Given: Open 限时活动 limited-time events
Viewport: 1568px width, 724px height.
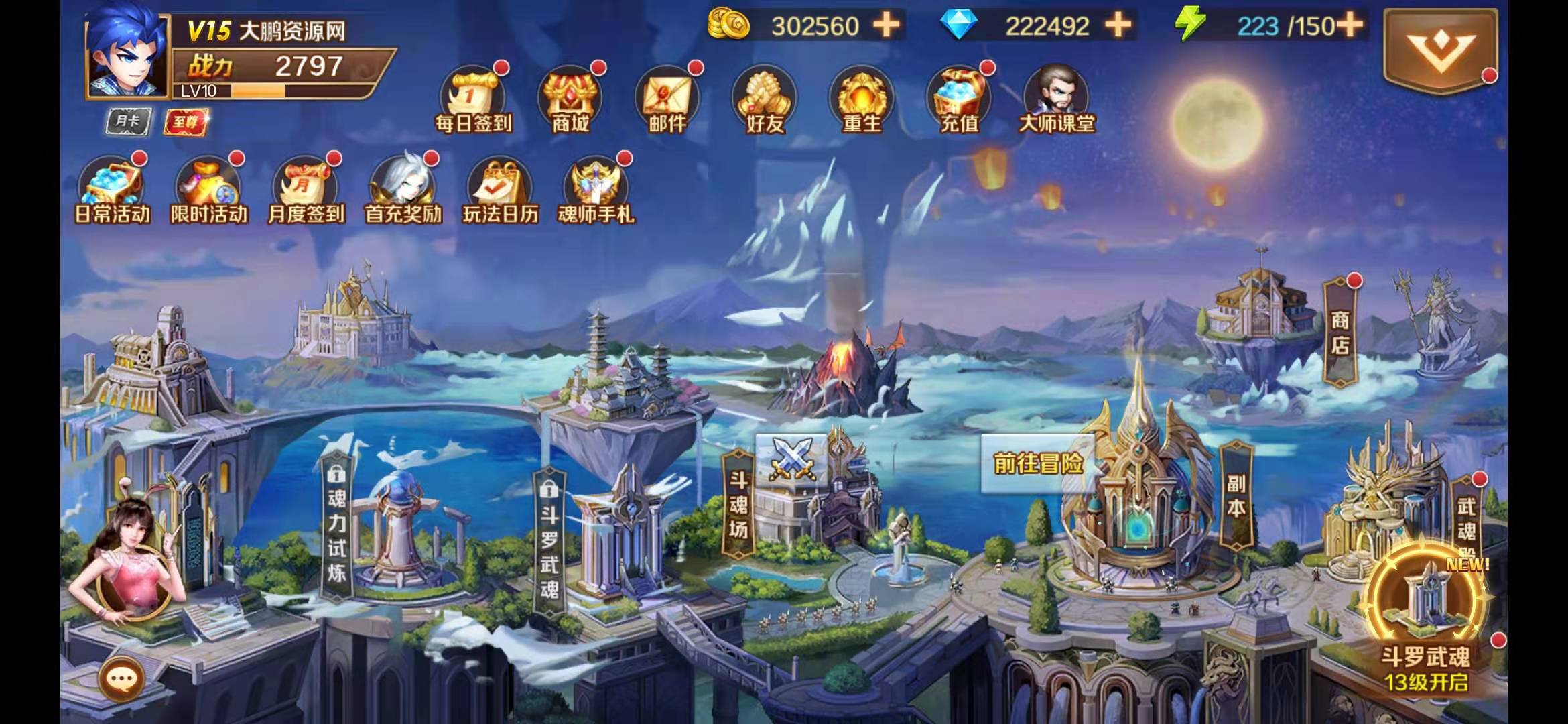Looking at the screenshot, I should click(x=209, y=190).
